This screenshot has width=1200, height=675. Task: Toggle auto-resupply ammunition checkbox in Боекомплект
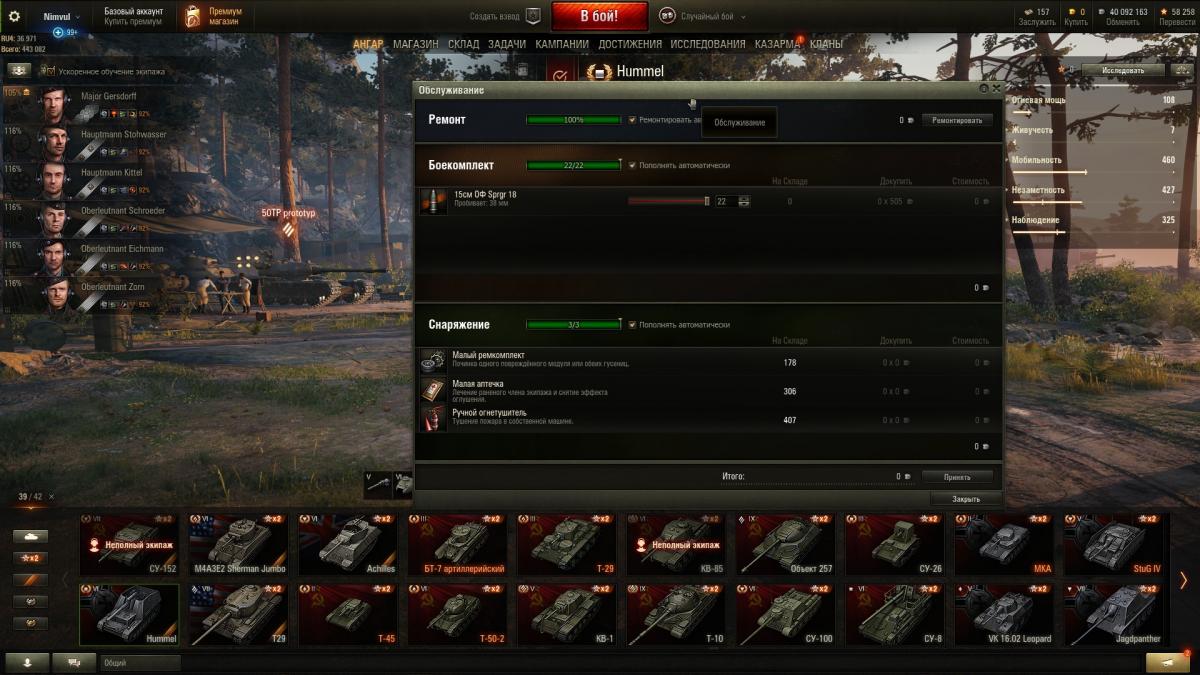[633, 165]
